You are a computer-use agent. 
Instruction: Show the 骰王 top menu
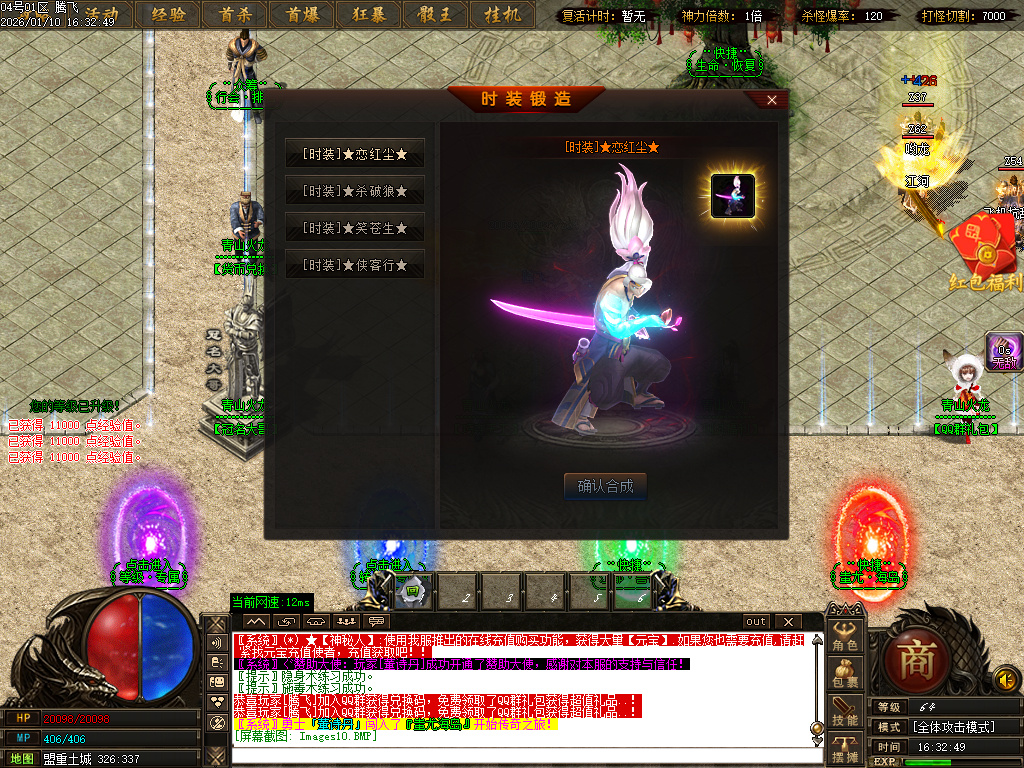(435, 15)
